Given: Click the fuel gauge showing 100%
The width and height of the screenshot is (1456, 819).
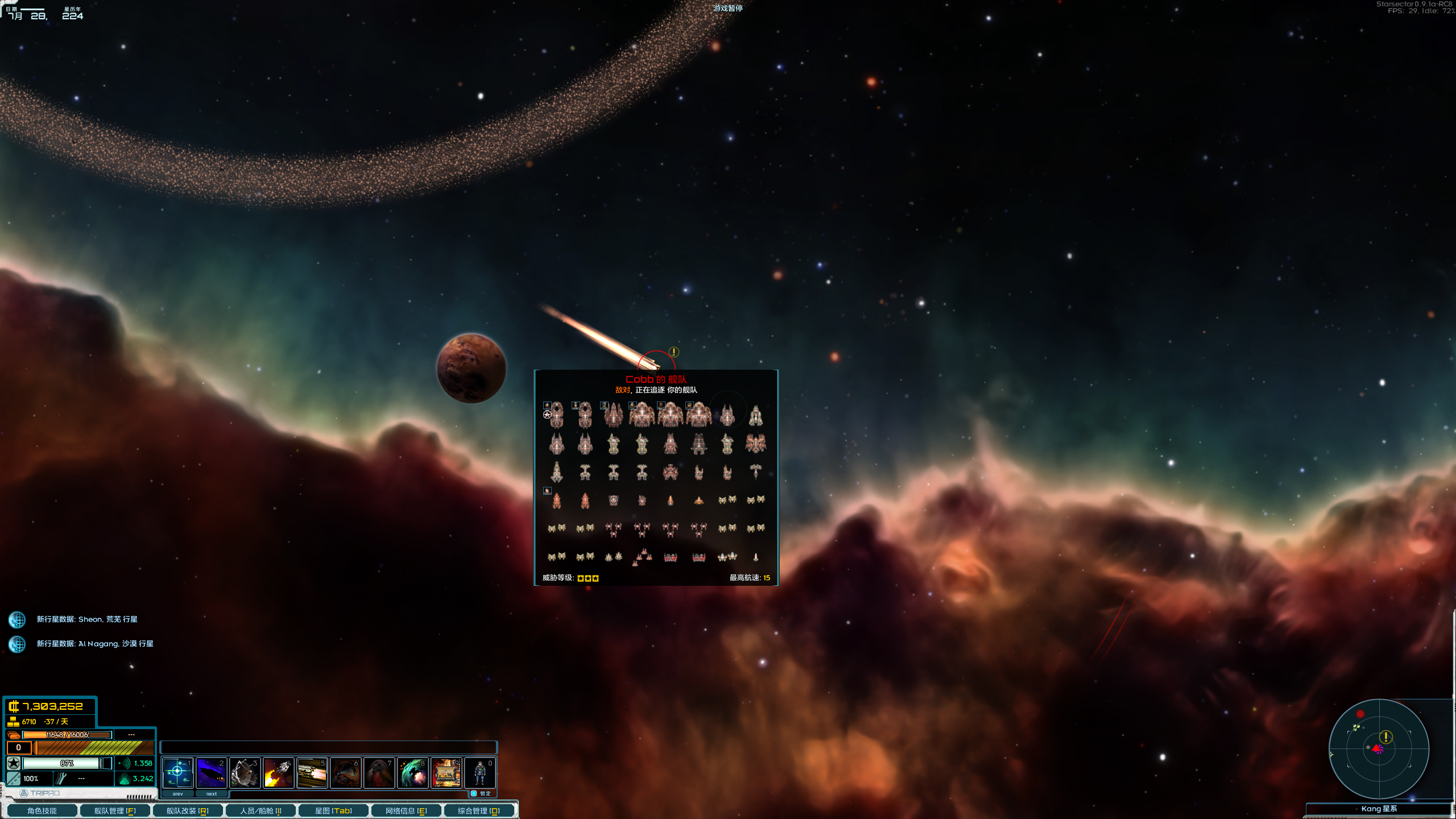Looking at the screenshot, I should (x=31, y=779).
